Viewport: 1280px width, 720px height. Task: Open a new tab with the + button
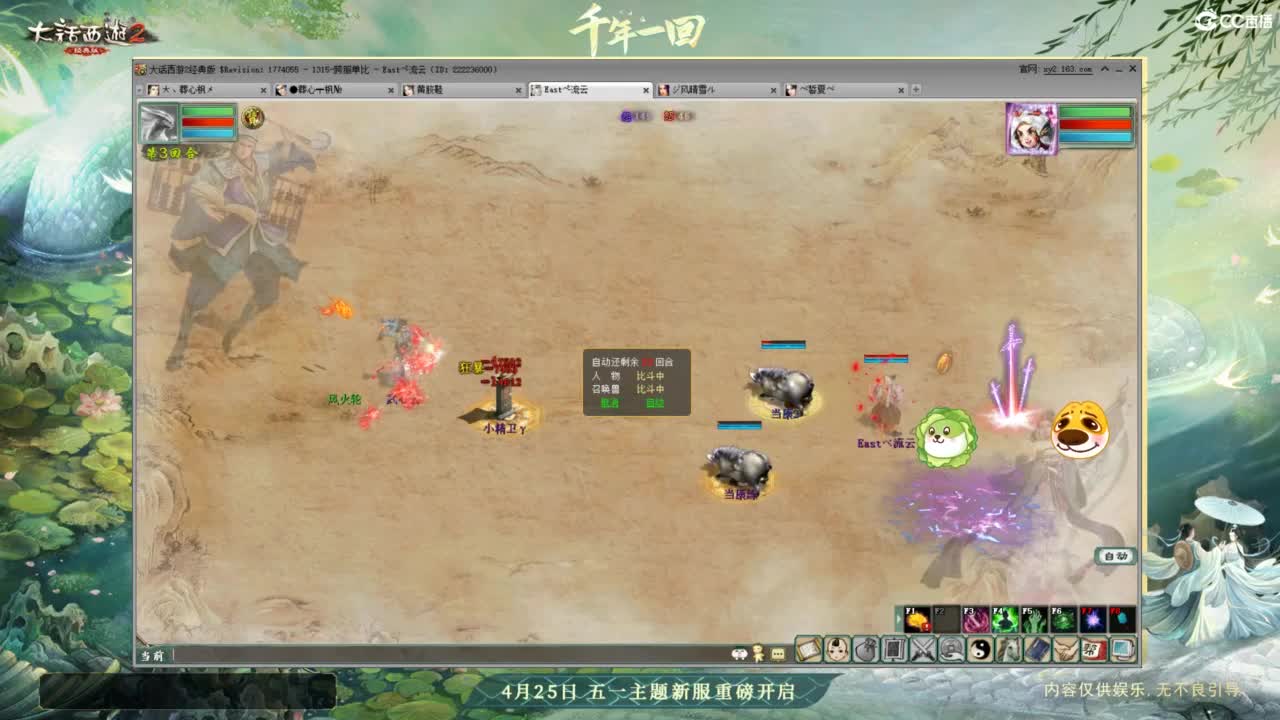(x=917, y=89)
